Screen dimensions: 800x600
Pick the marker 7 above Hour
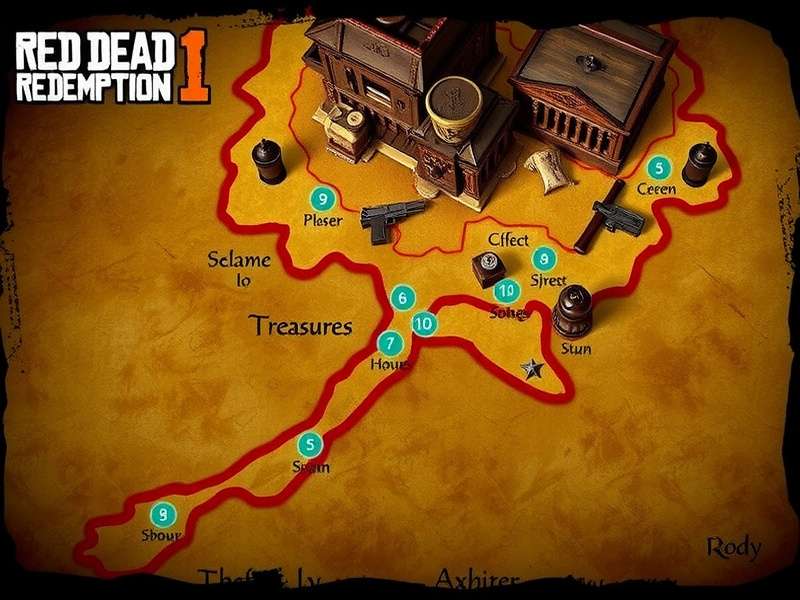click(x=389, y=342)
